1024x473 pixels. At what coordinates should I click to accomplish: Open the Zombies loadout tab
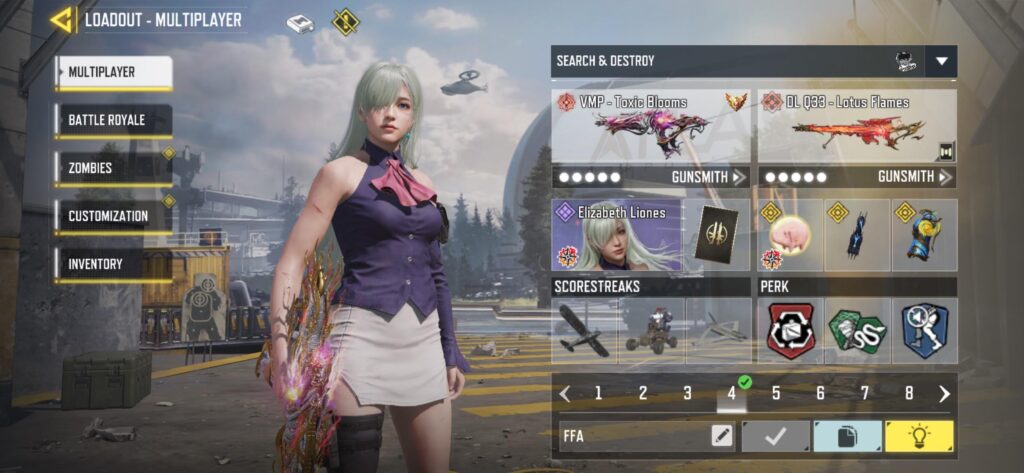pos(112,168)
